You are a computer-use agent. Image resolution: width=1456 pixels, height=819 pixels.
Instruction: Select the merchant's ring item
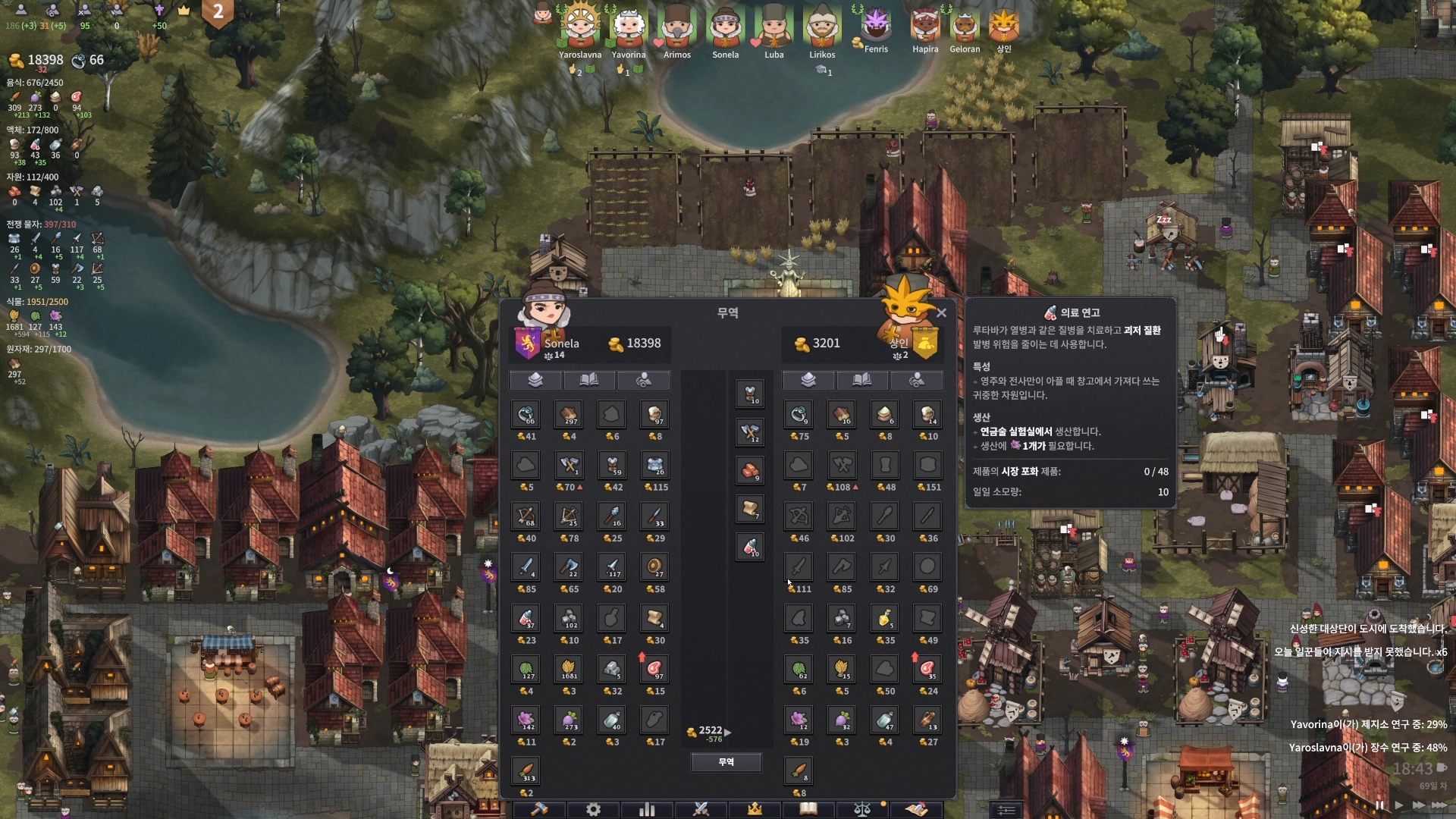coord(799,415)
